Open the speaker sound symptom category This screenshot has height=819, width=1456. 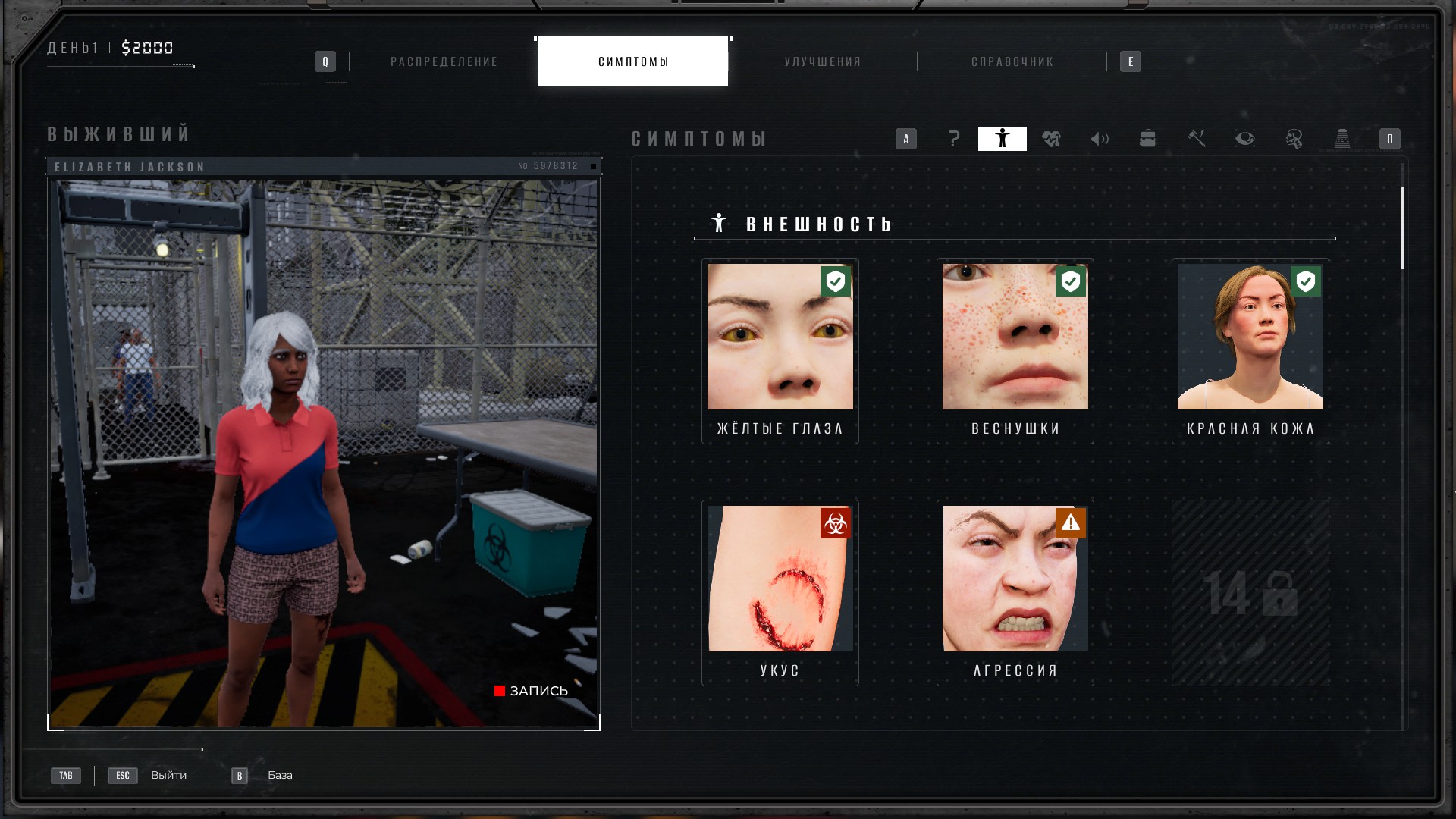click(1100, 139)
